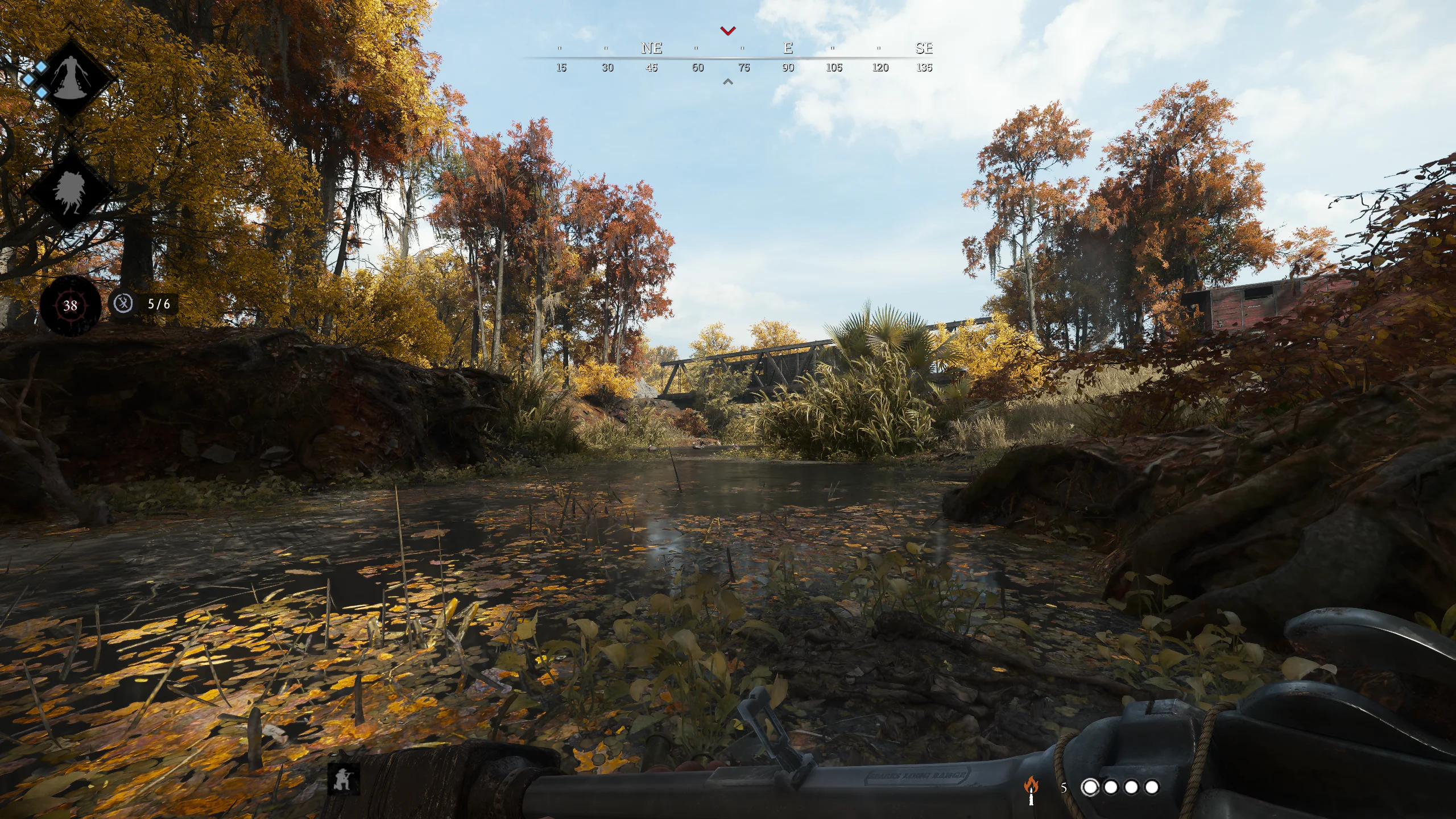1456x819 pixels.
Task: Toggle the left-most filled blue diamond
Action: [x=28, y=78]
